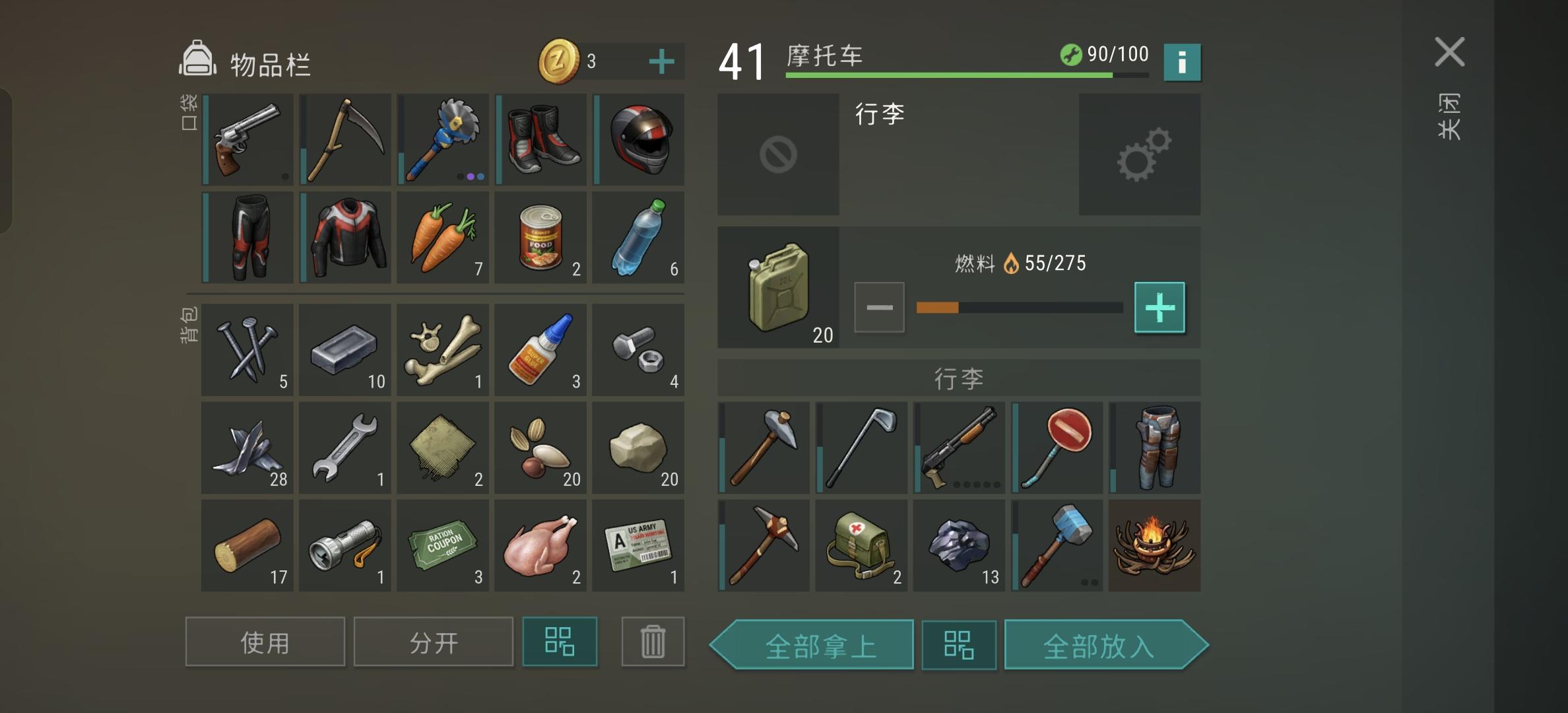Sort inventory using the sort icon
The height and width of the screenshot is (713, 1568).
560,641
